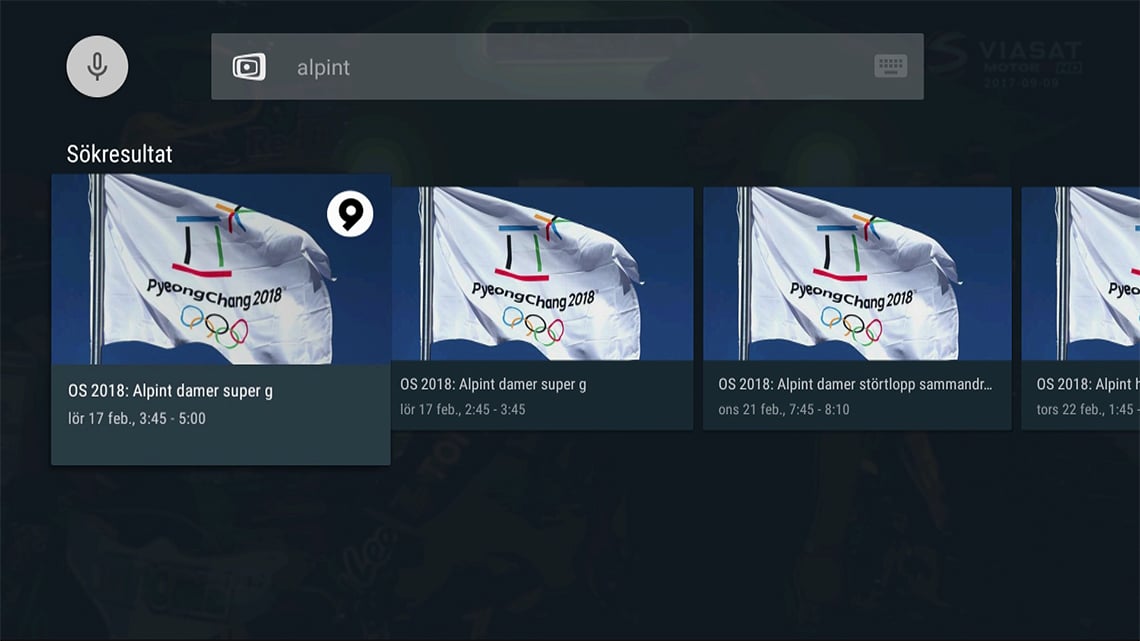Click the TV search icon in search bar
The width and height of the screenshot is (1140, 641).
click(x=249, y=67)
